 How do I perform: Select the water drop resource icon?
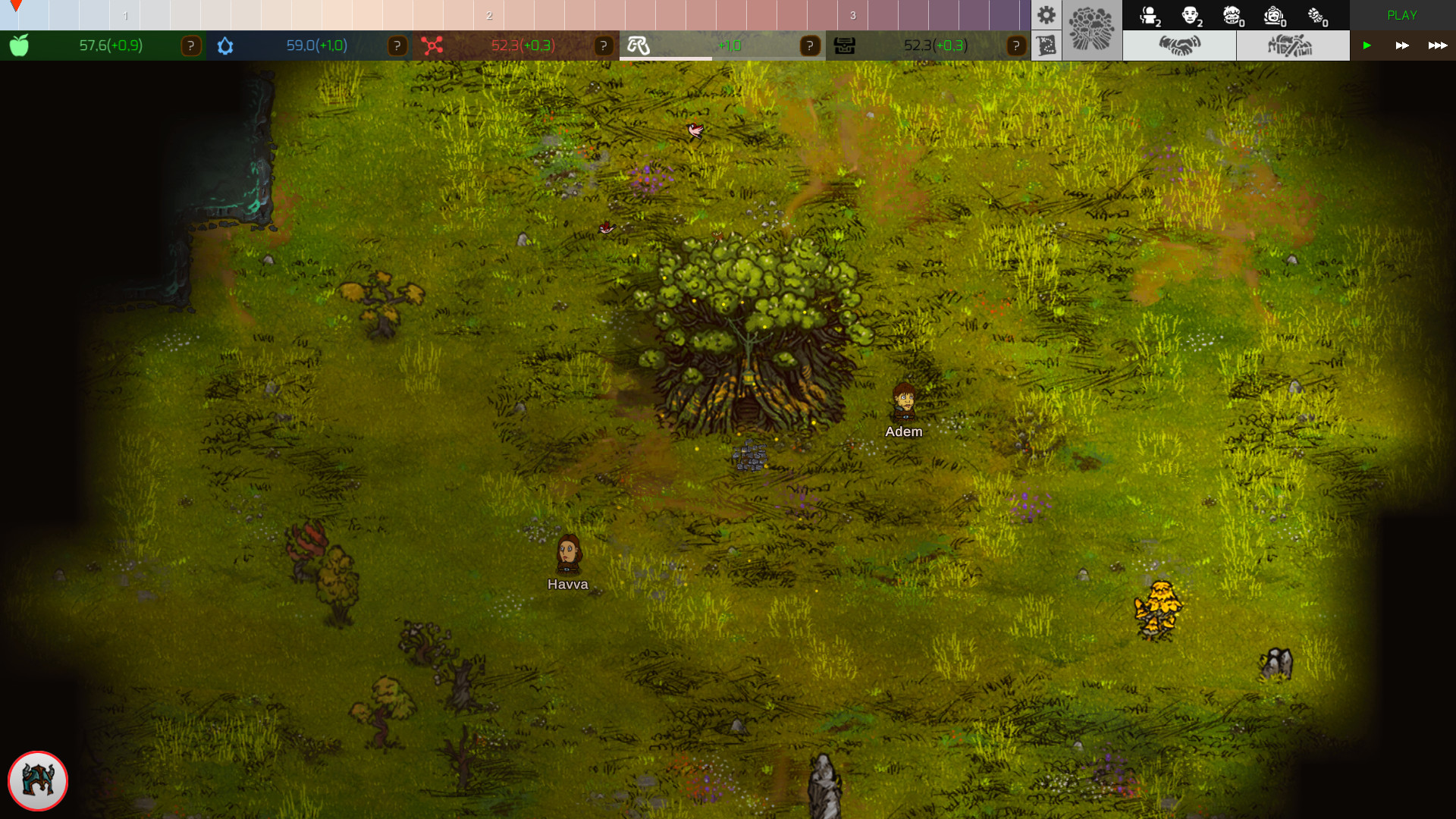[224, 45]
